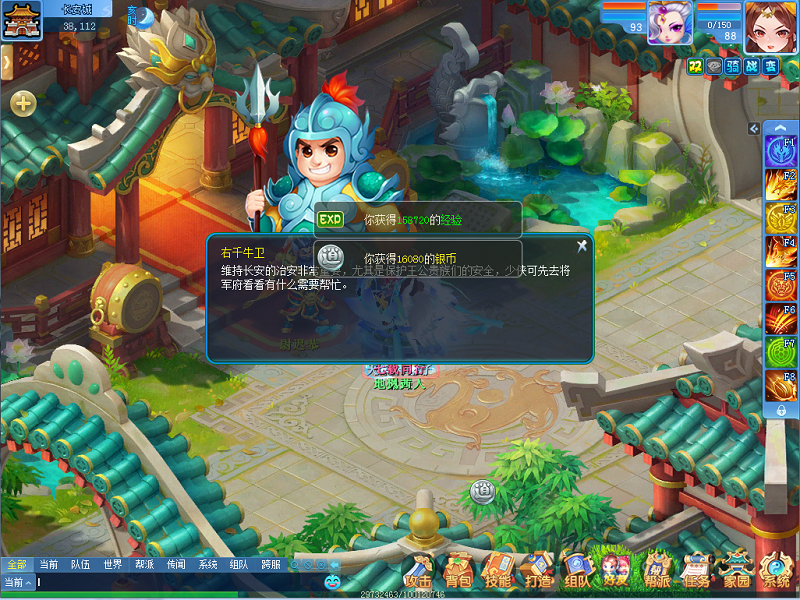The height and width of the screenshot is (600, 800).
Task: Click the 骑 mount button
Action: 731,66
